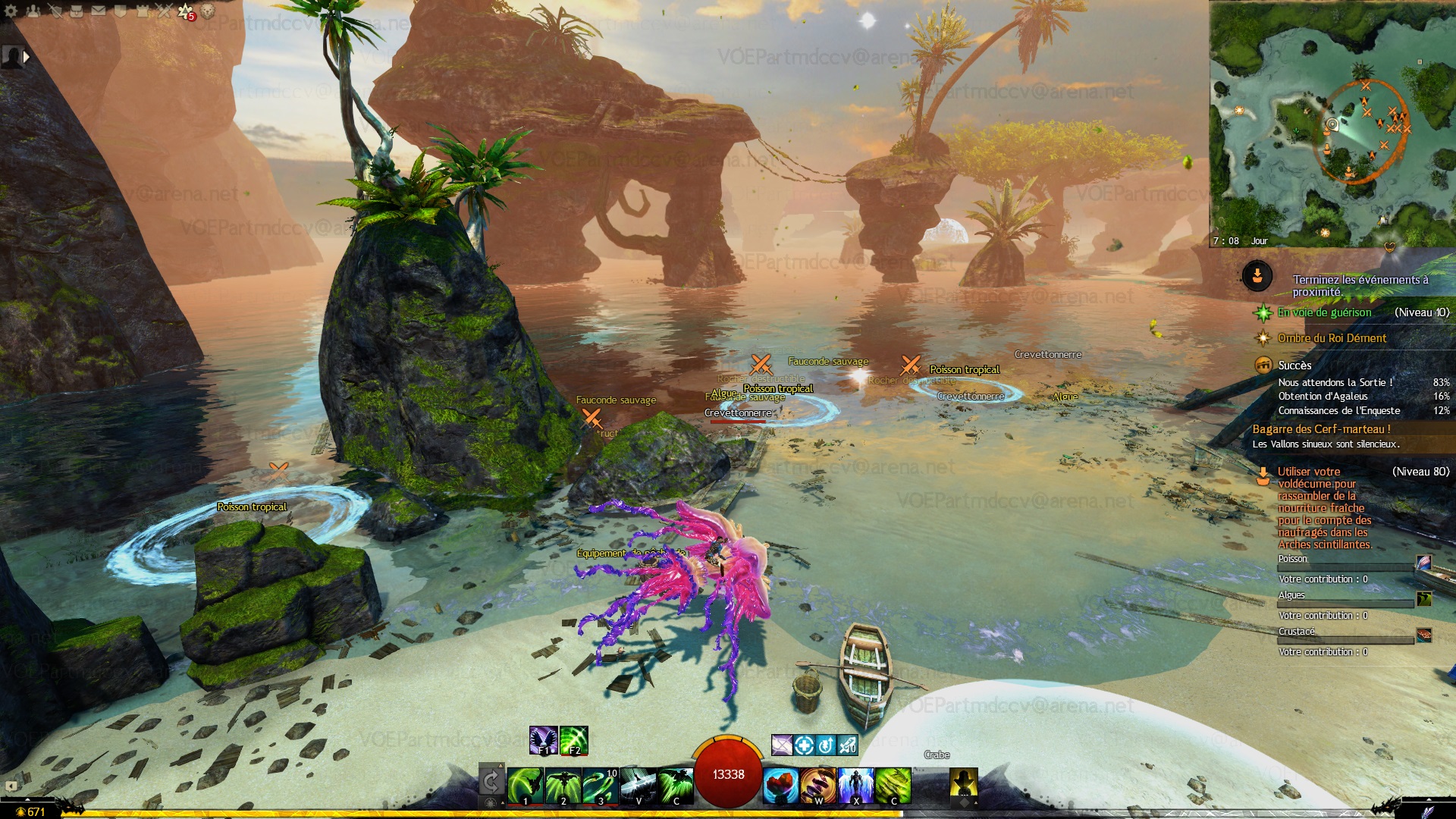Open the World vs World castle icon
The image size is (1456, 819).
coord(142,11)
